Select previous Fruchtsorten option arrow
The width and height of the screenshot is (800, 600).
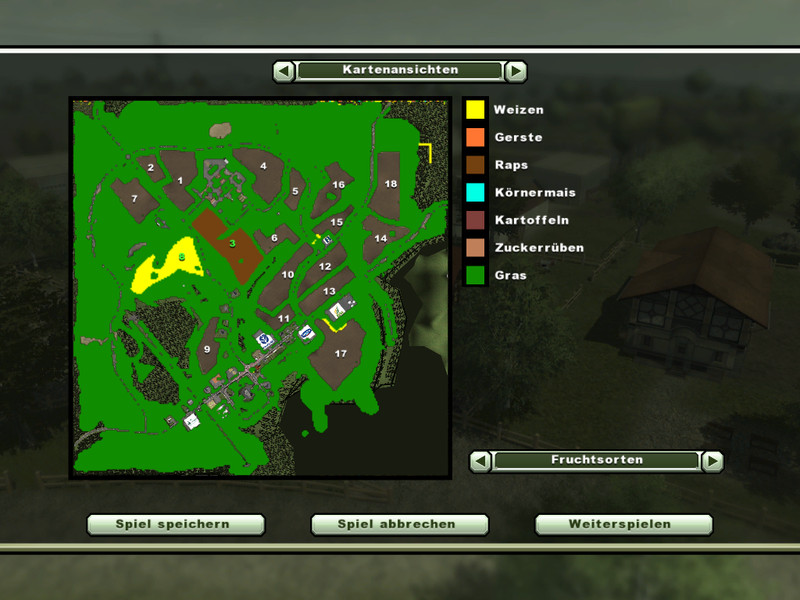pos(481,461)
